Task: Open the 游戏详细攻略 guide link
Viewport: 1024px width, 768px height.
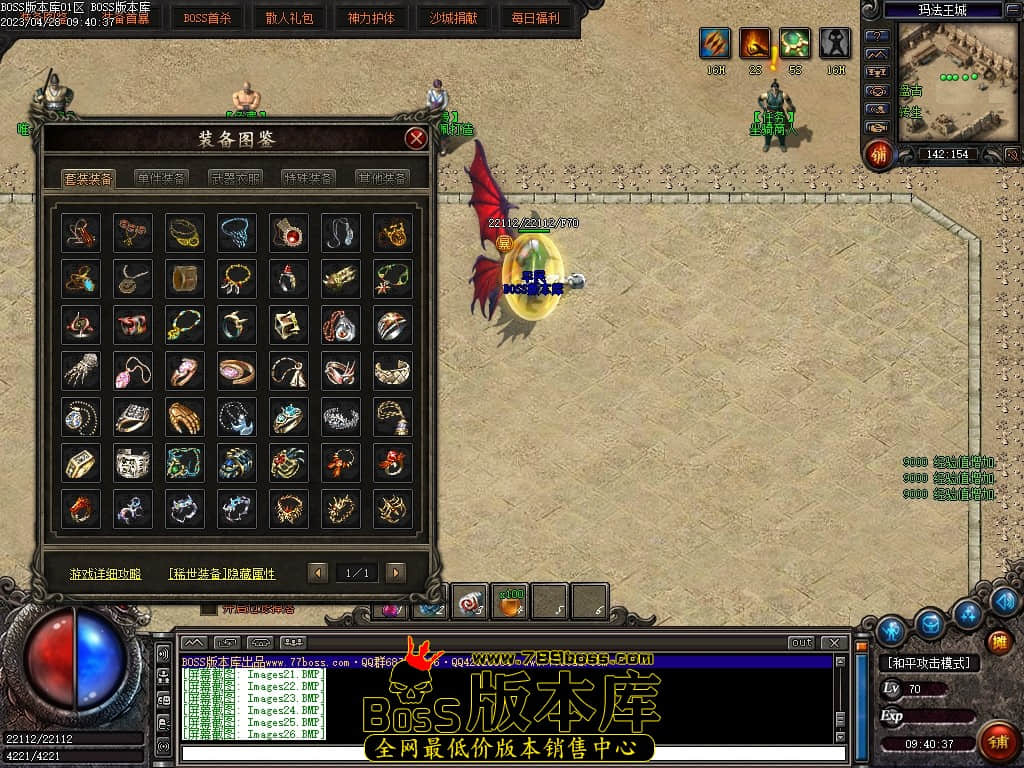Action: tap(105, 574)
